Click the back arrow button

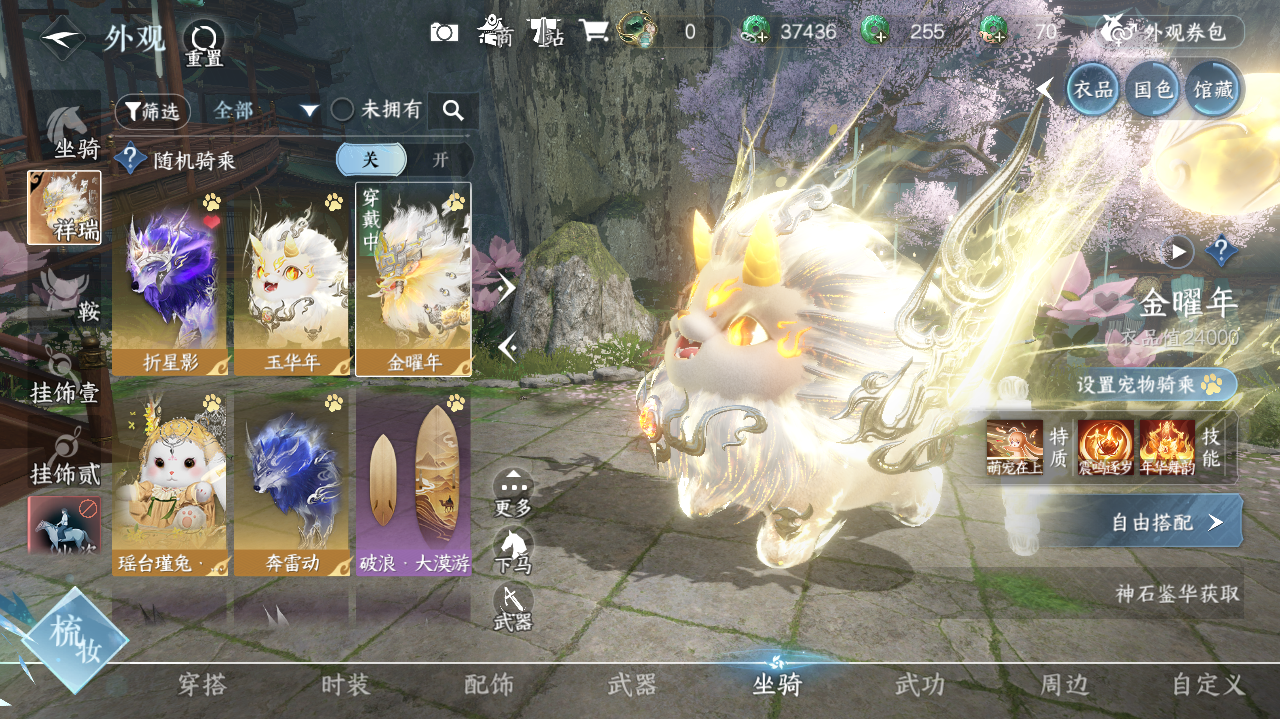click(62, 37)
